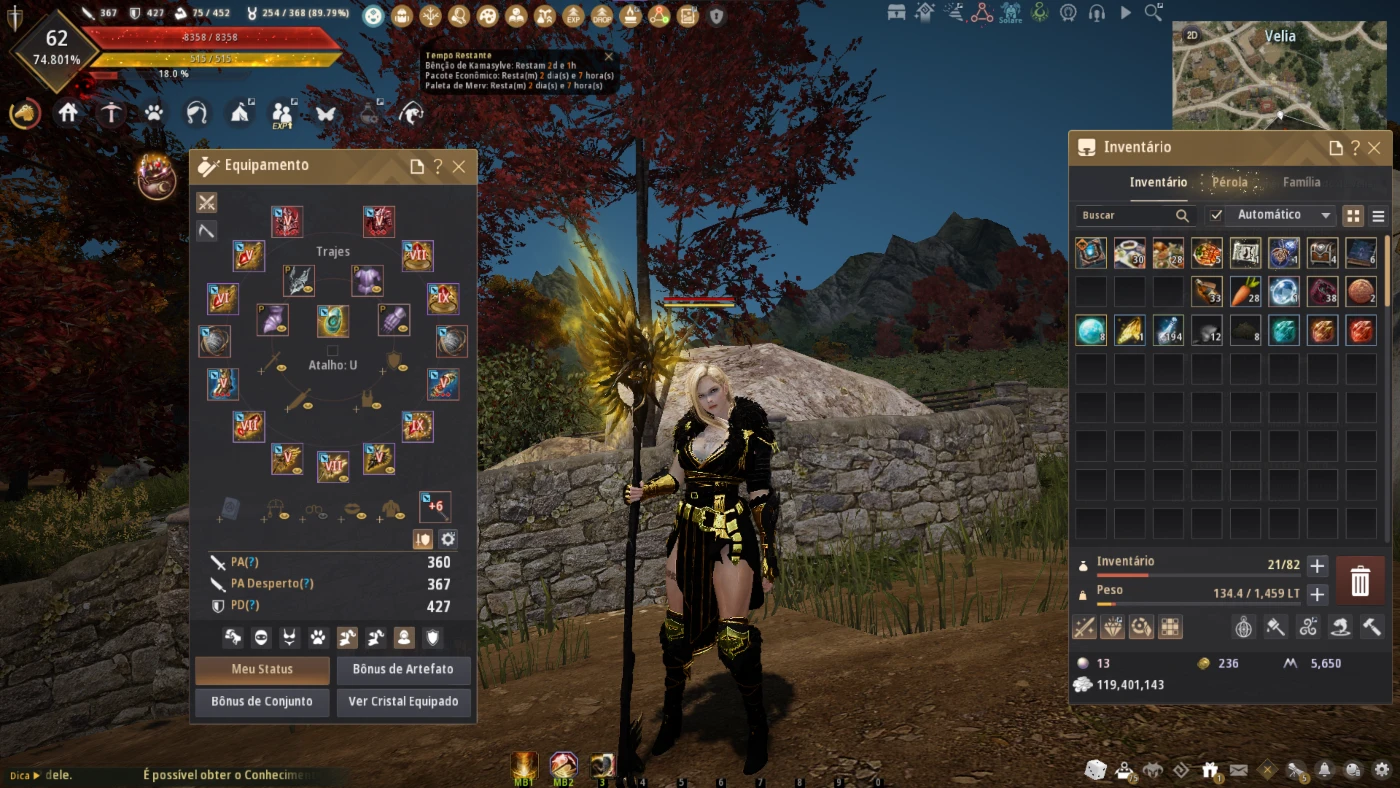Close the Equipamento window
The height and width of the screenshot is (788, 1400).
459,167
